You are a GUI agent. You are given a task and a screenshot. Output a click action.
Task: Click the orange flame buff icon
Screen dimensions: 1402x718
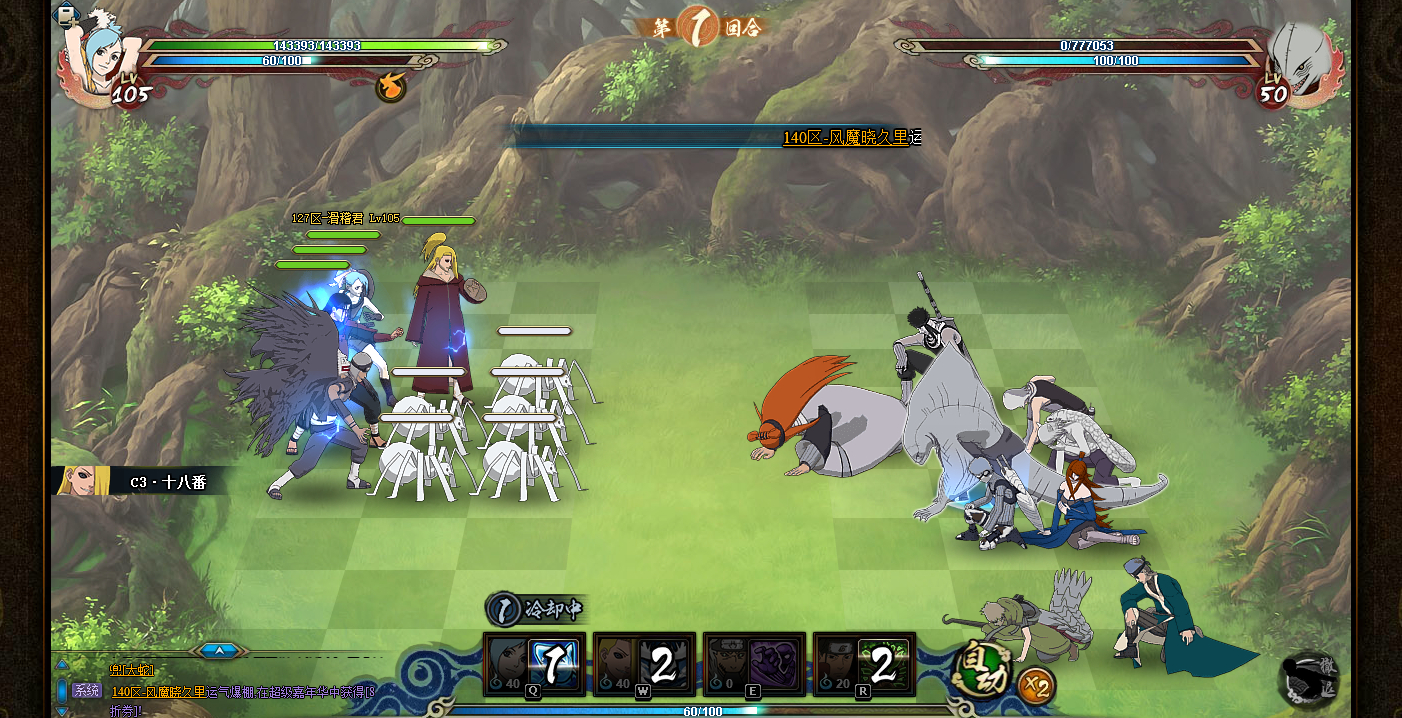pyautogui.click(x=391, y=87)
